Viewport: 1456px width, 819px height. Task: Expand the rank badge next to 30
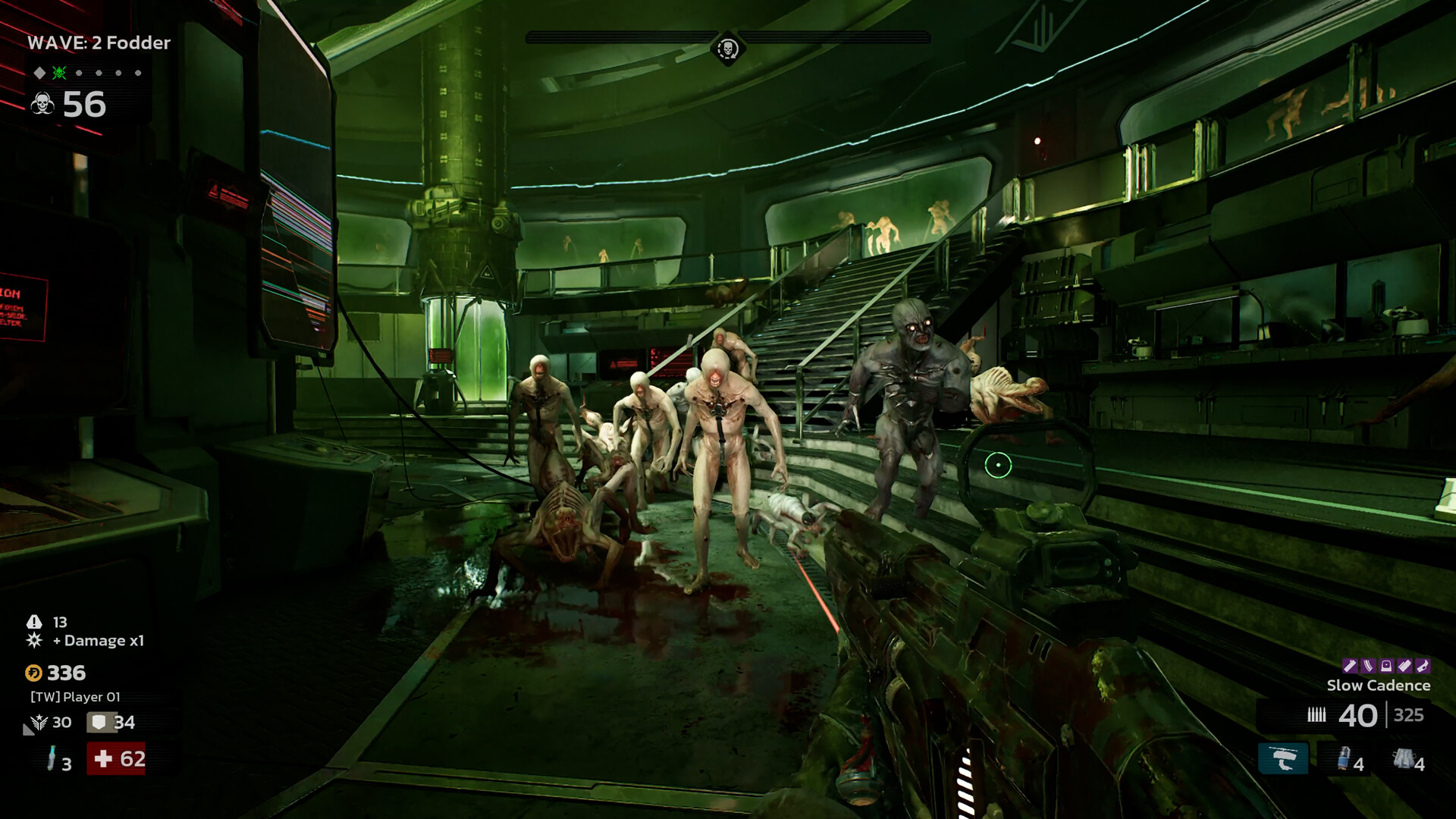coord(39,722)
